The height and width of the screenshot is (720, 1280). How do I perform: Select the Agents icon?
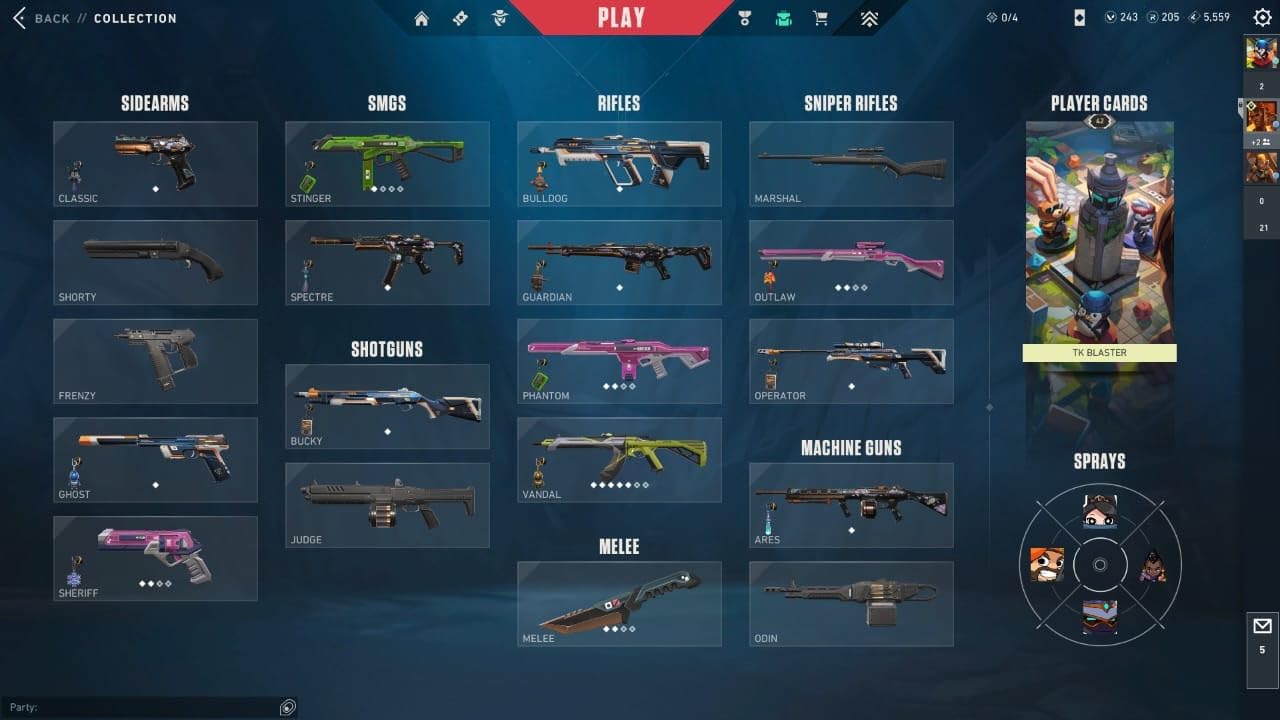[498, 17]
